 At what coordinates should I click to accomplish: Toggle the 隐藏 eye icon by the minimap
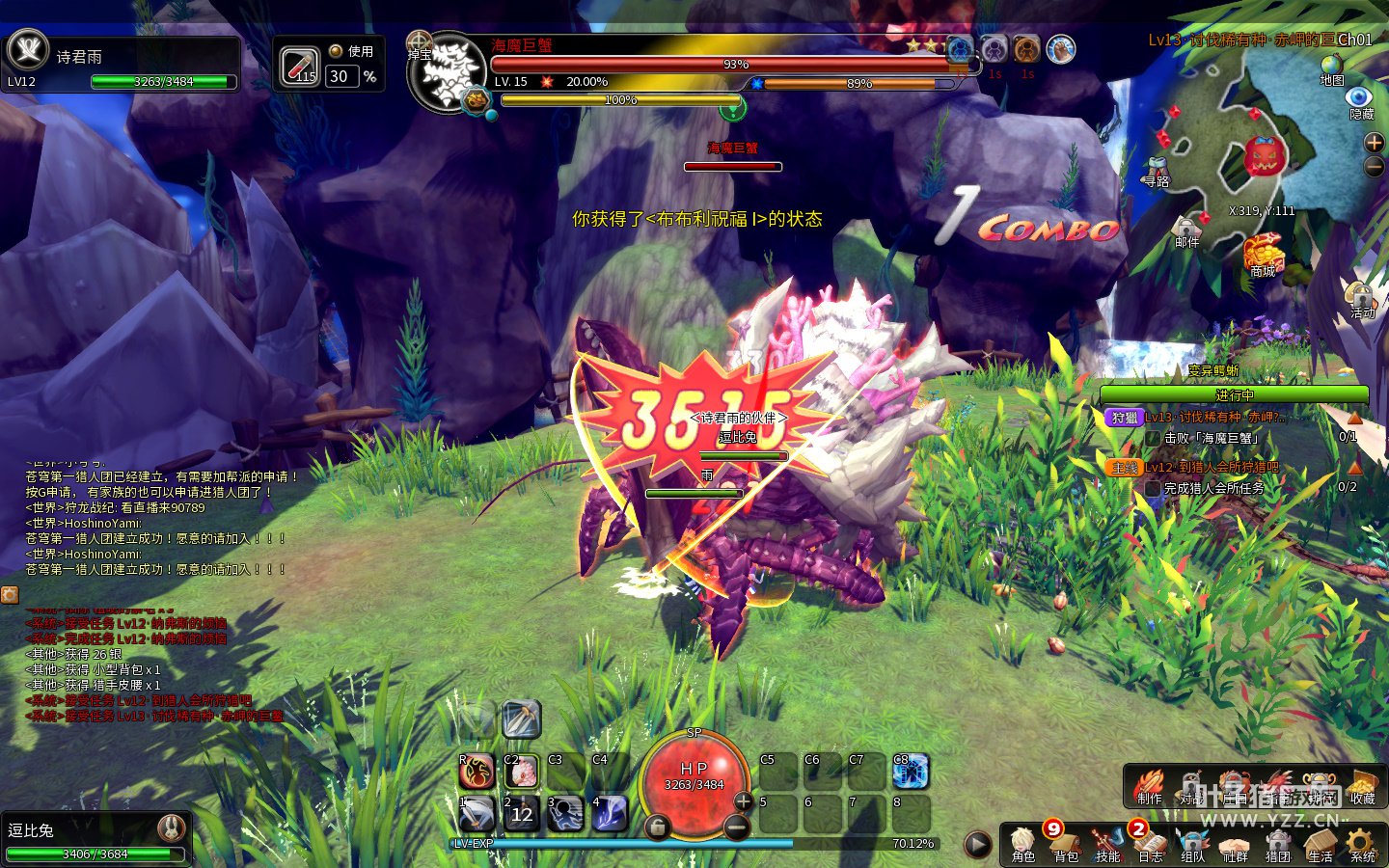pyautogui.click(x=1360, y=100)
